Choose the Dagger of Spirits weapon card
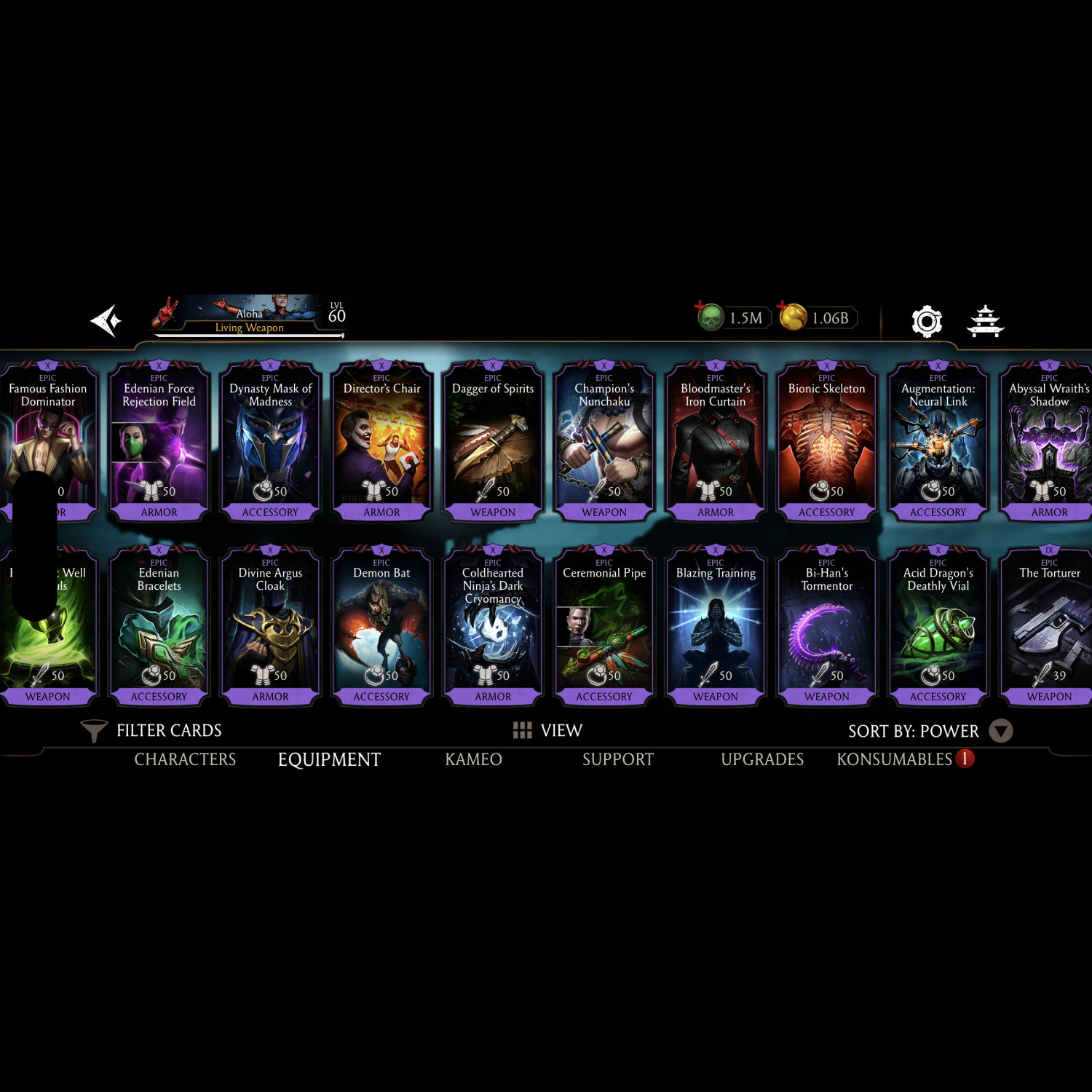The width and height of the screenshot is (1092, 1092). 493,441
